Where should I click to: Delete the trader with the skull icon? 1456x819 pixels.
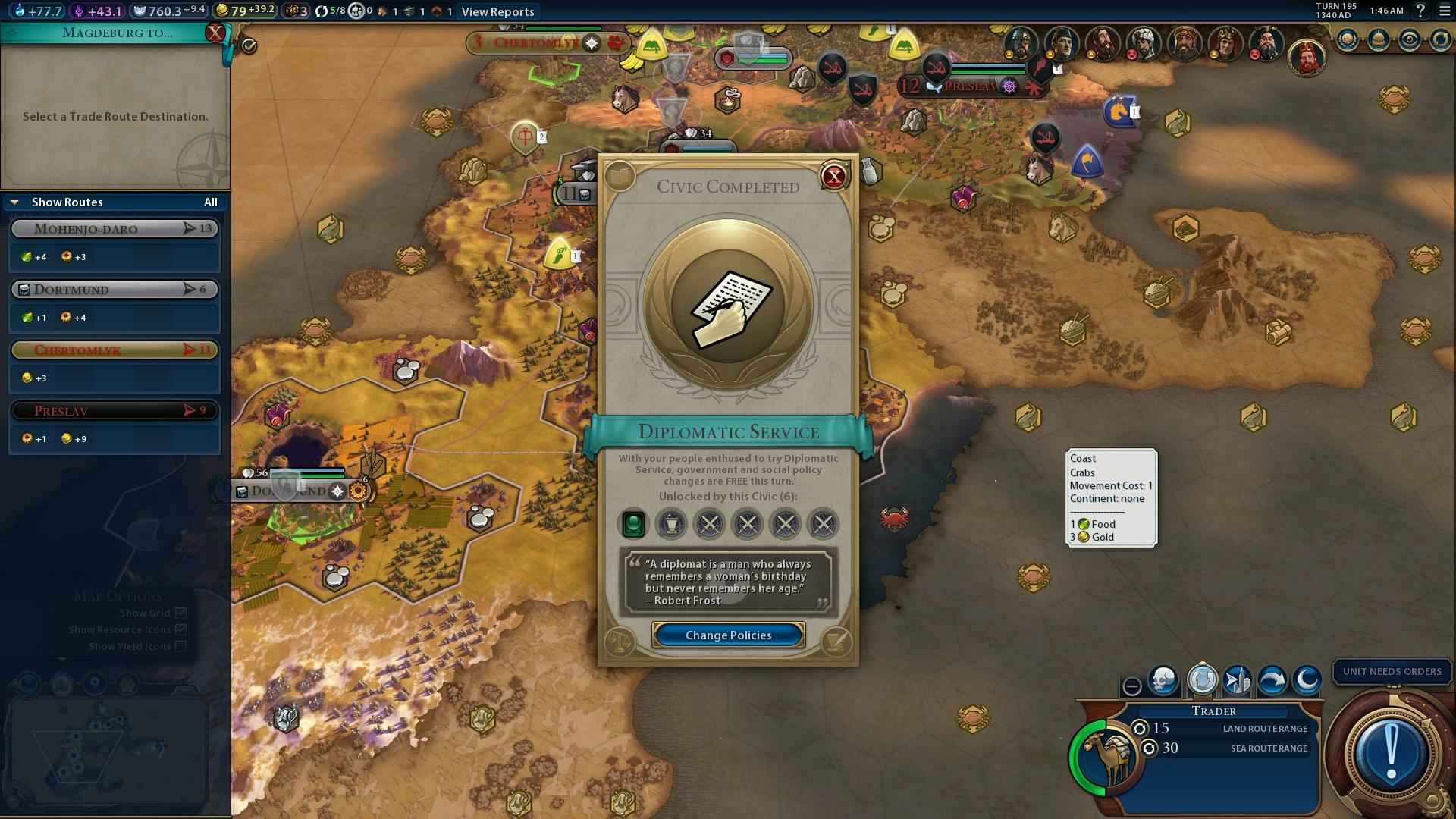(1163, 679)
